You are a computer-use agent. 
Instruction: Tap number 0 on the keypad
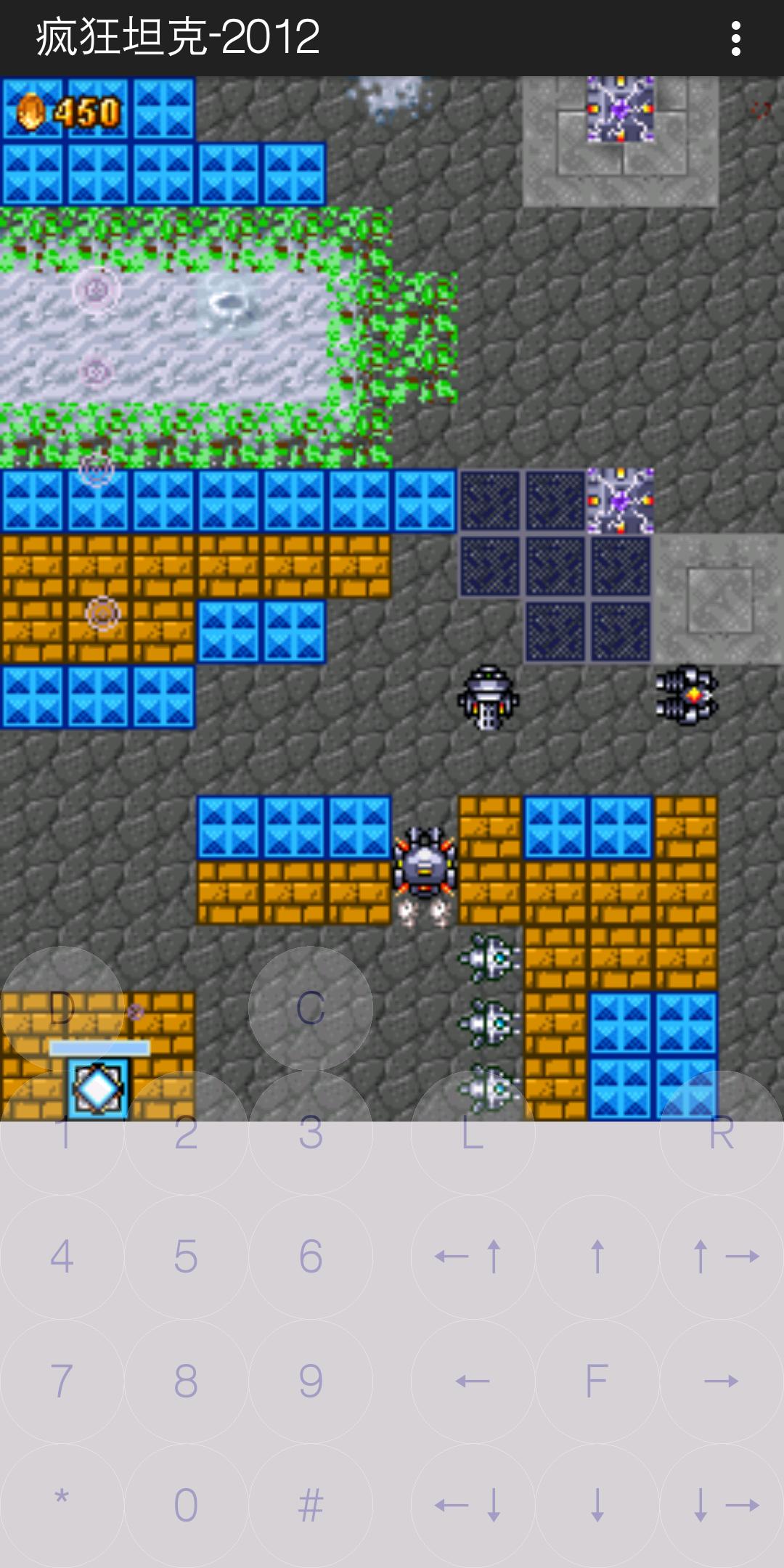(x=186, y=1505)
